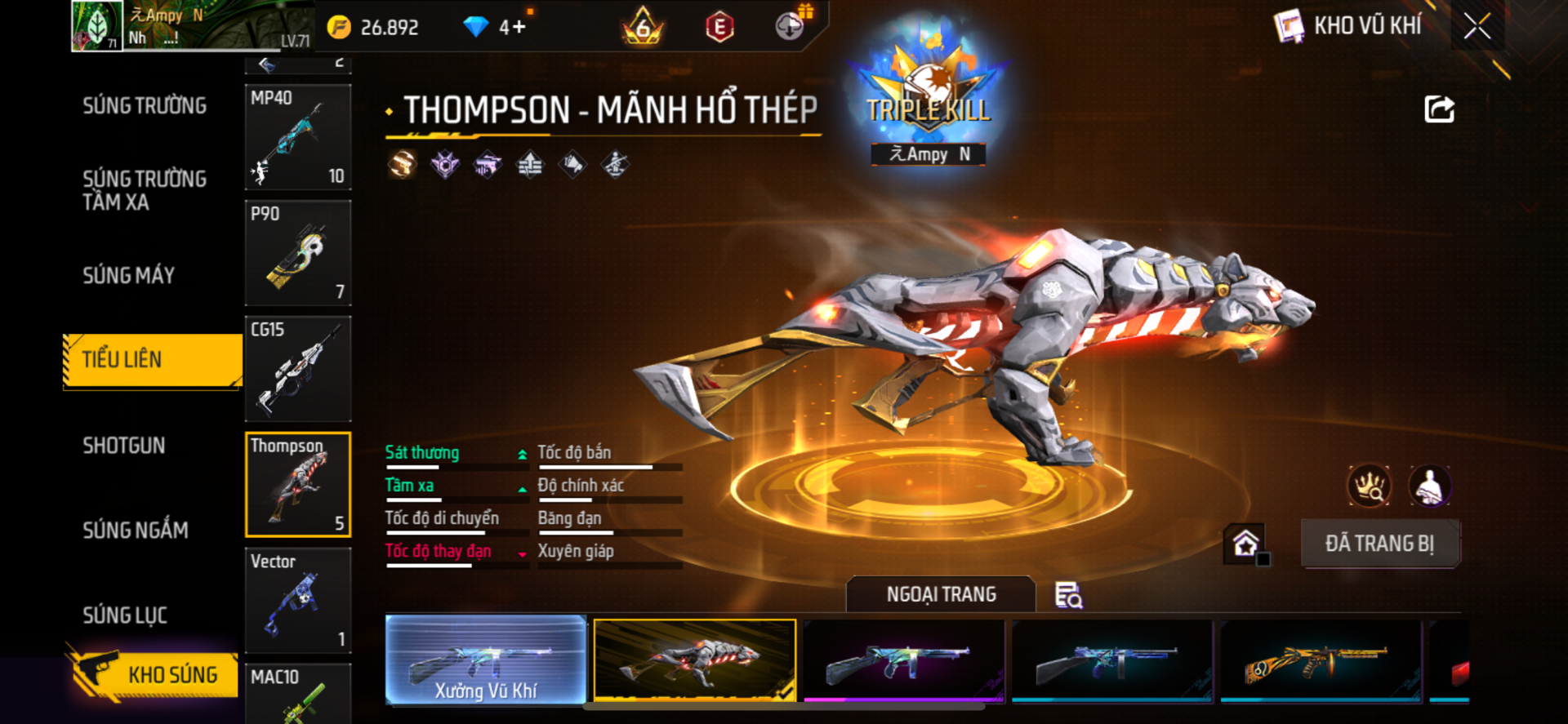Open the Súng Lục category
The height and width of the screenshot is (724, 1568).
click(125, 615)
